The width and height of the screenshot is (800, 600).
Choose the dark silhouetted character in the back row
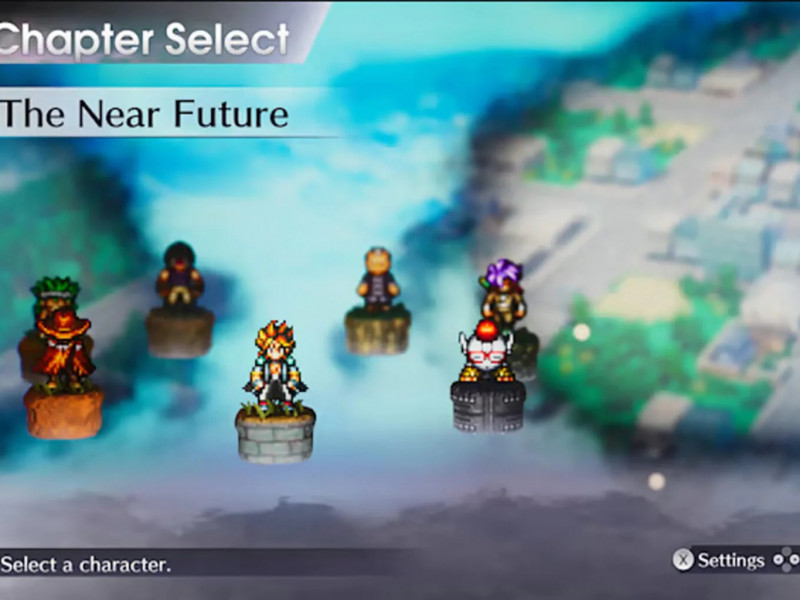coord(180,273)
